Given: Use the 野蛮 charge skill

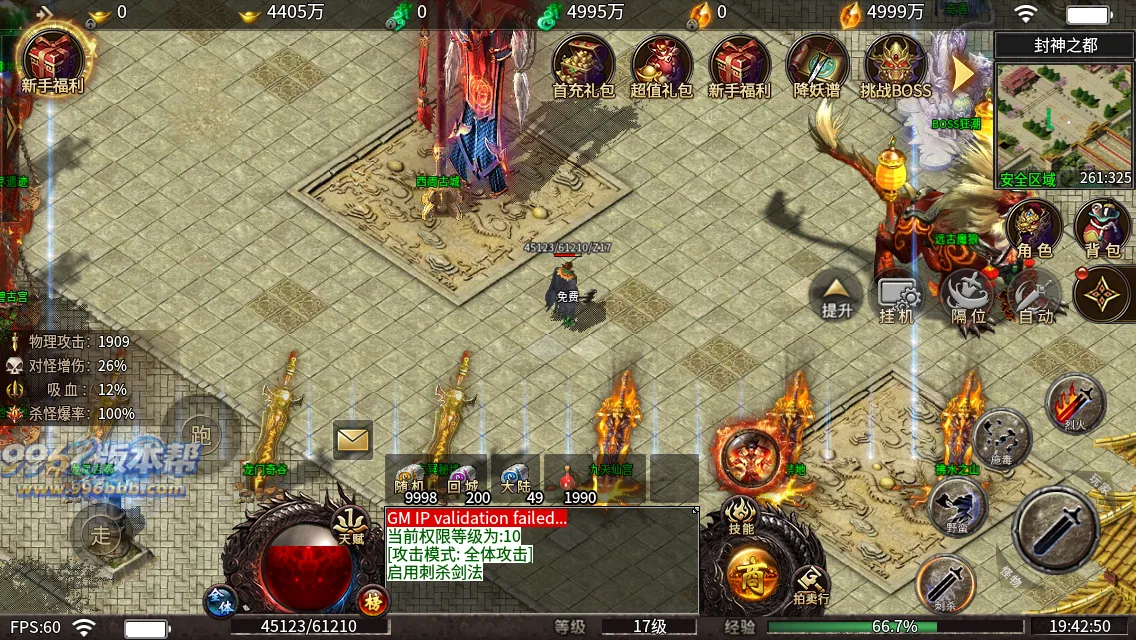Looking at the screenshot, I should pos(958,507).
